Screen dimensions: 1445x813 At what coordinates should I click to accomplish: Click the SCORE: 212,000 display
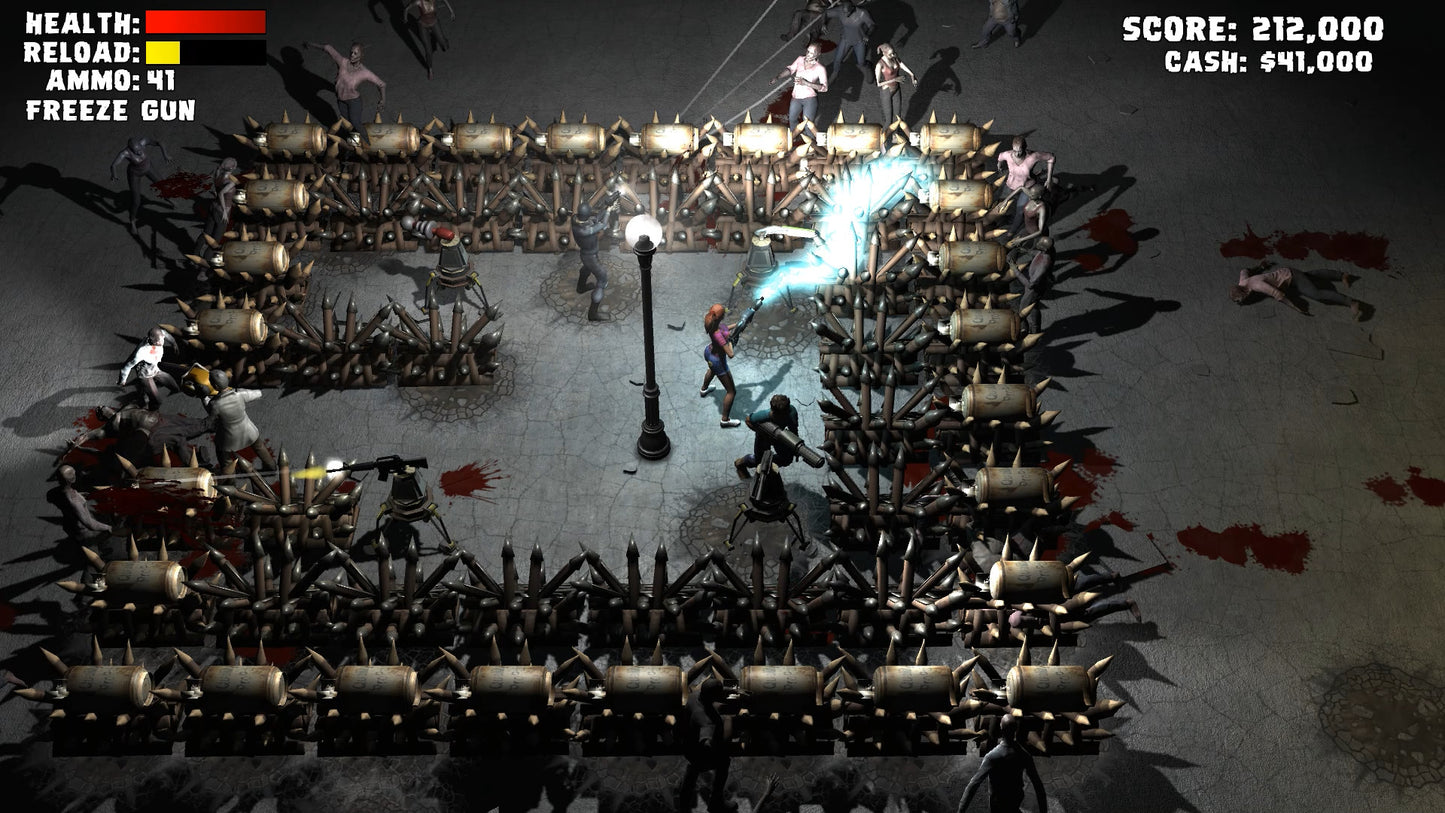pyautogui.click(x=1251, y=29)
